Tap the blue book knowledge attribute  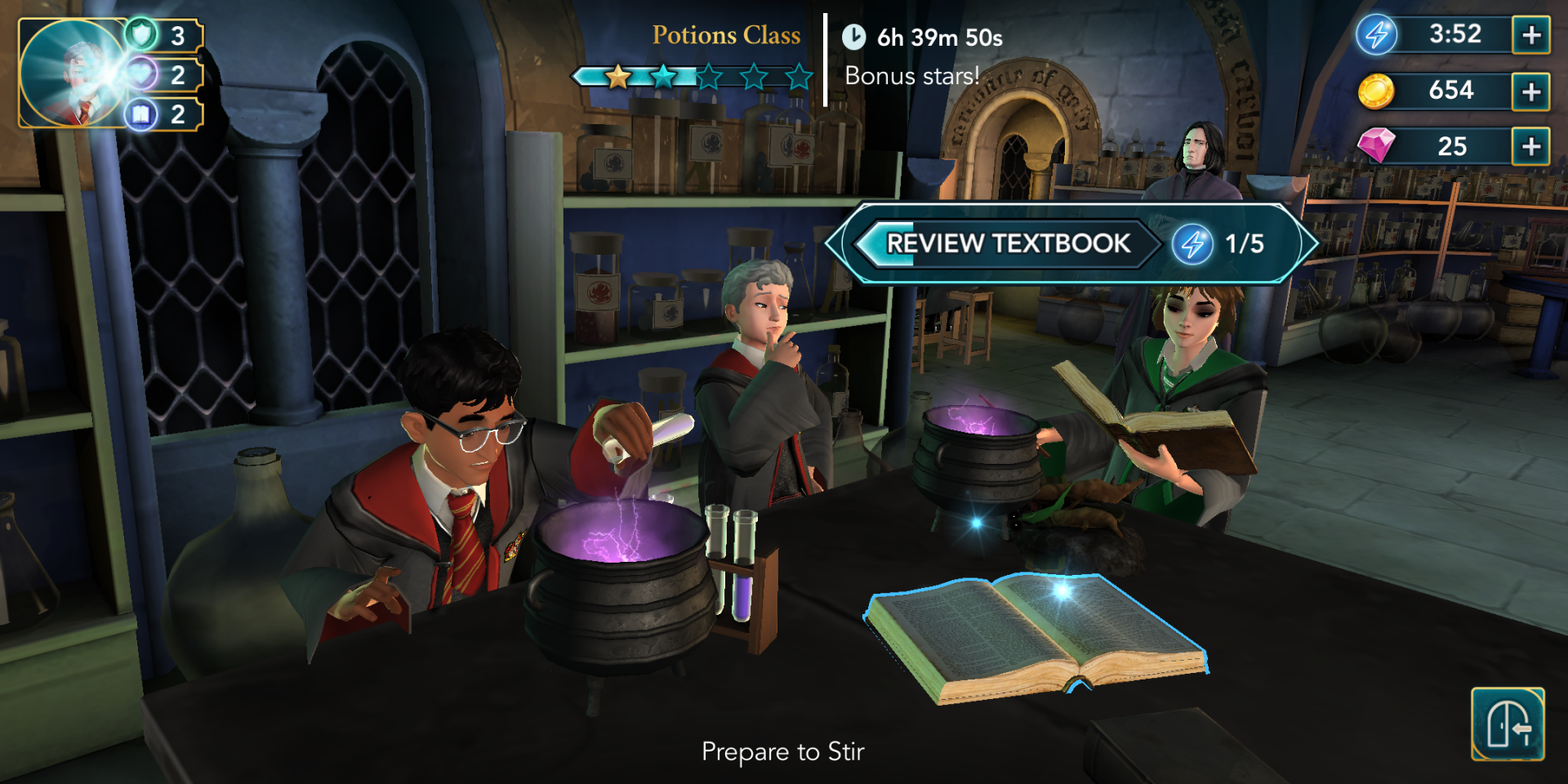coord(142,114)
